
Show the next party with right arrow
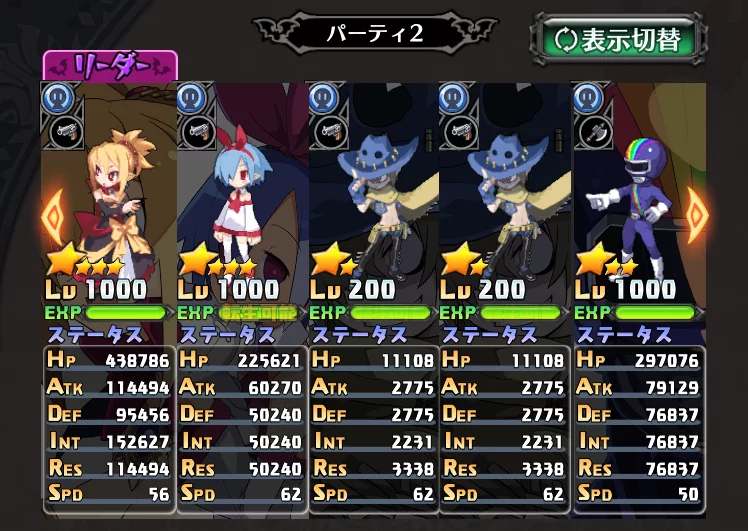pos(696,211)
